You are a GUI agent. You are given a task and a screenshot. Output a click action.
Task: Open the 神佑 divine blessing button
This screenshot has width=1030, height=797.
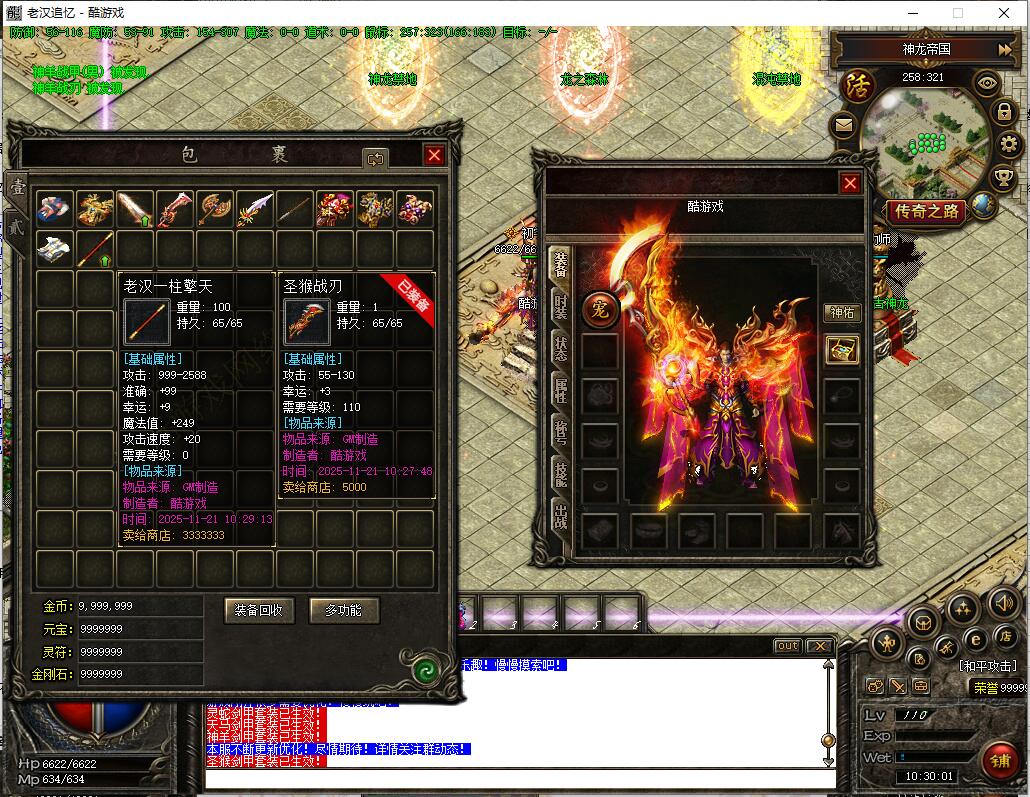[x=842, y=313]
